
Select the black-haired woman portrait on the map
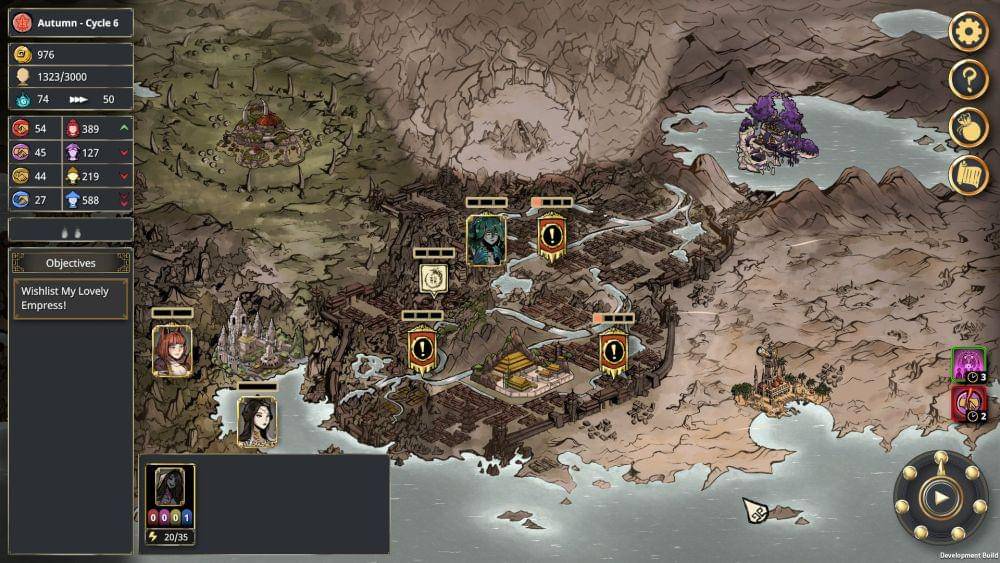[257, 420]
